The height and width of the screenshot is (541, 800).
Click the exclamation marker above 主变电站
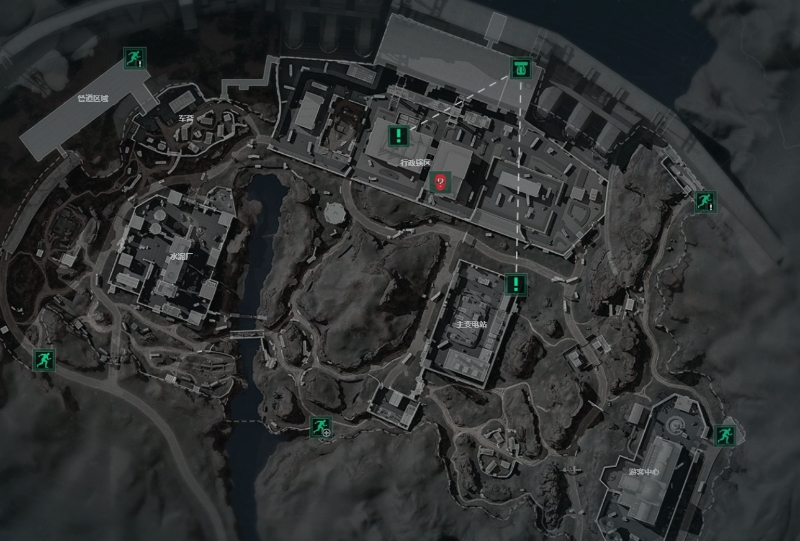point(515,284)
